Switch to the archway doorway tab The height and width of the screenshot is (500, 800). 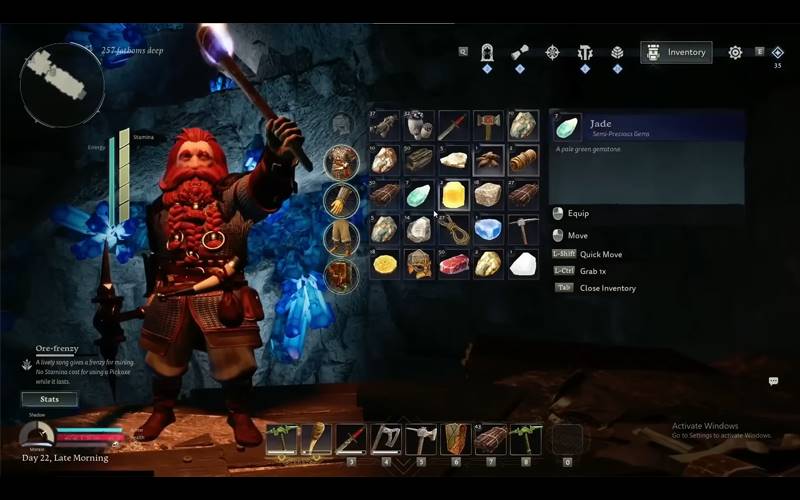487,52
